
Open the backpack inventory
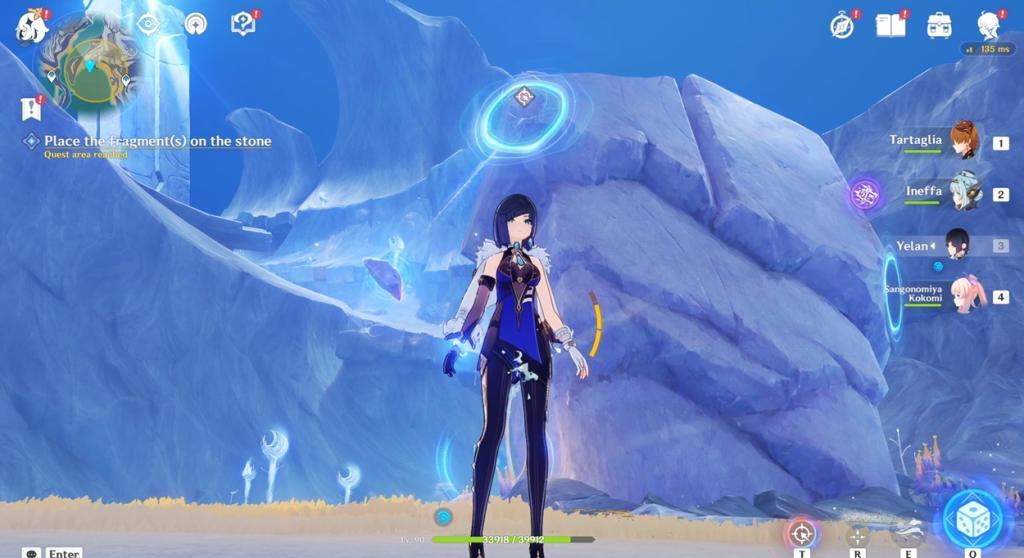(x=938, y=26)
